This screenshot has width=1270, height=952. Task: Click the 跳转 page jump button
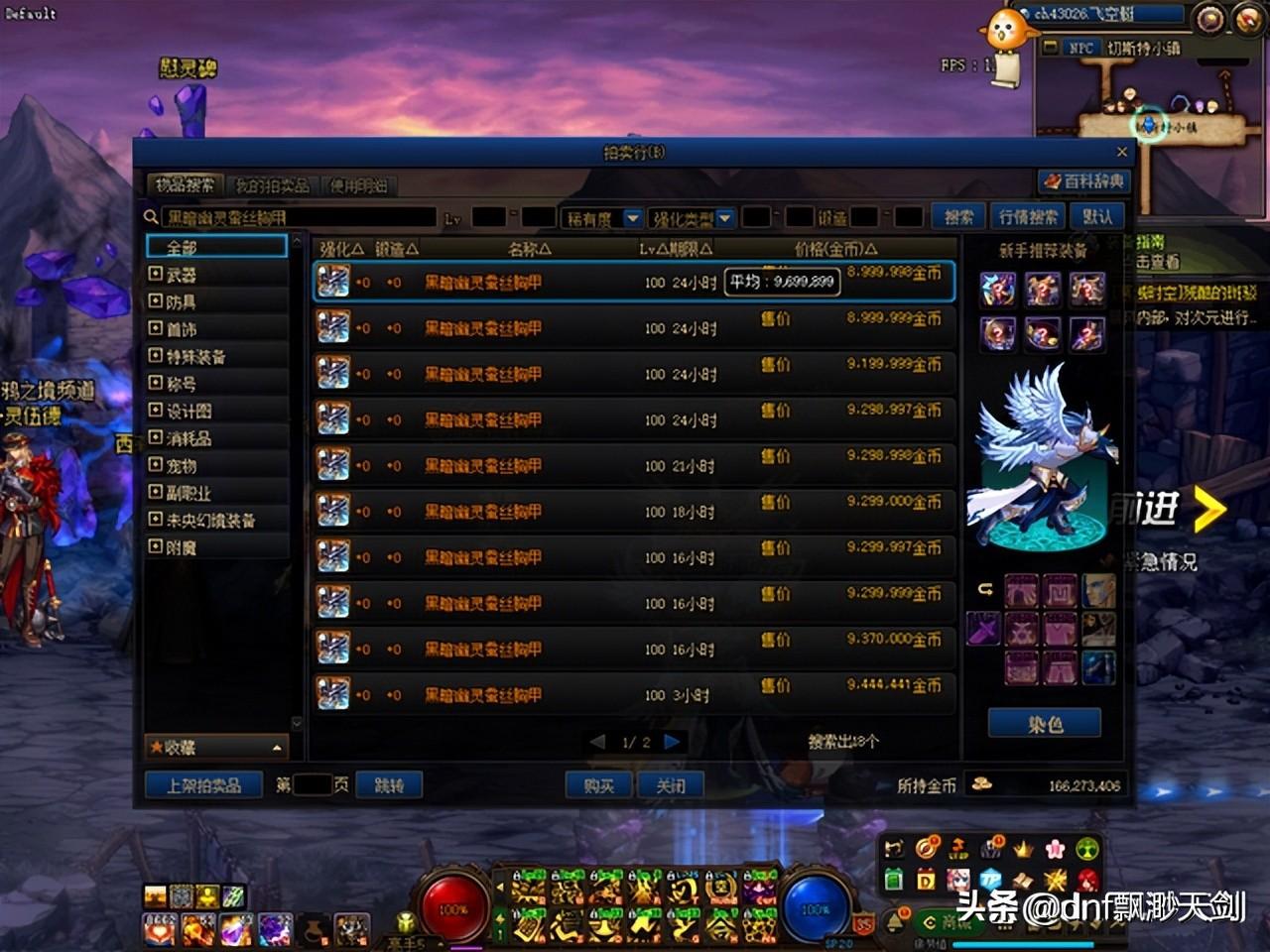click(x=389, y=785)
